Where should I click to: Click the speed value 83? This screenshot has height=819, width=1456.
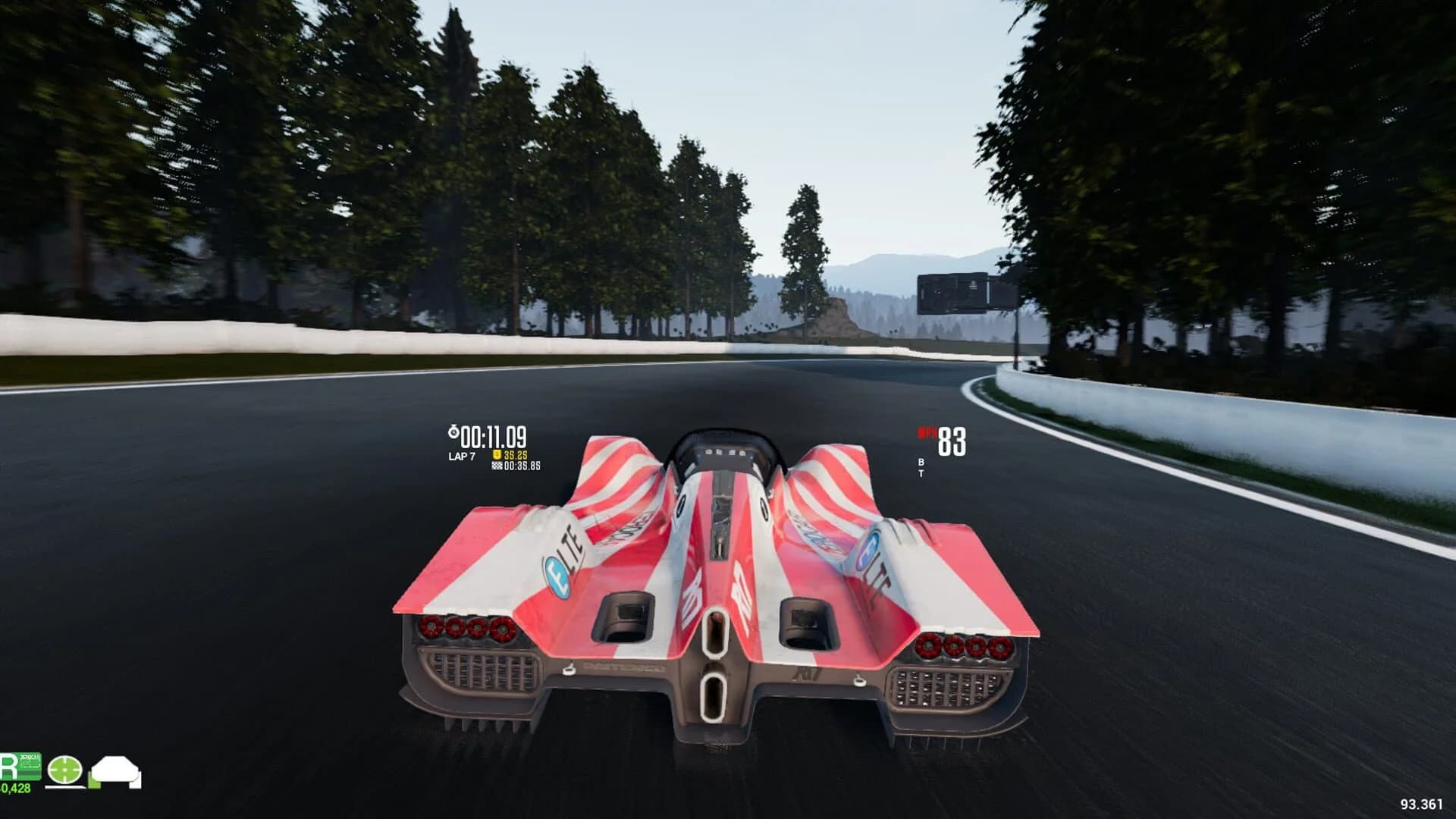point(953,441)
